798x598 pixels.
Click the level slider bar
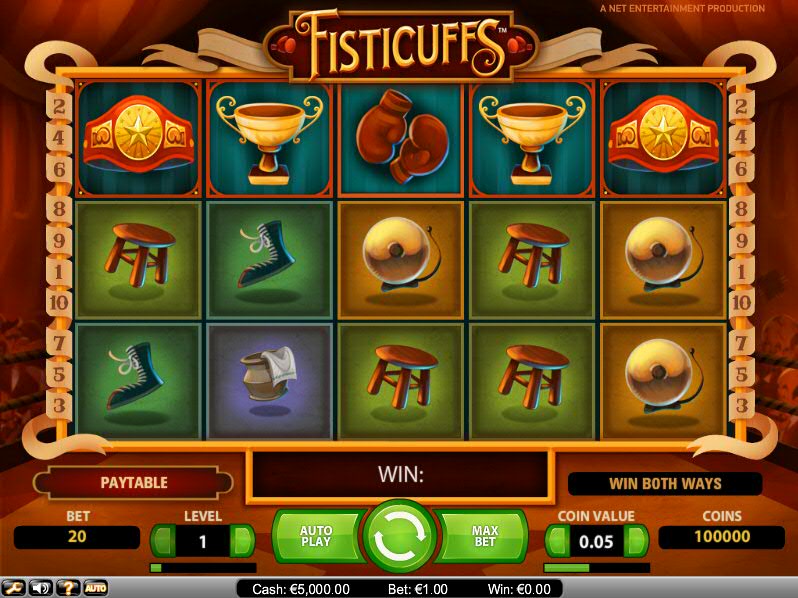pos(202,567)
